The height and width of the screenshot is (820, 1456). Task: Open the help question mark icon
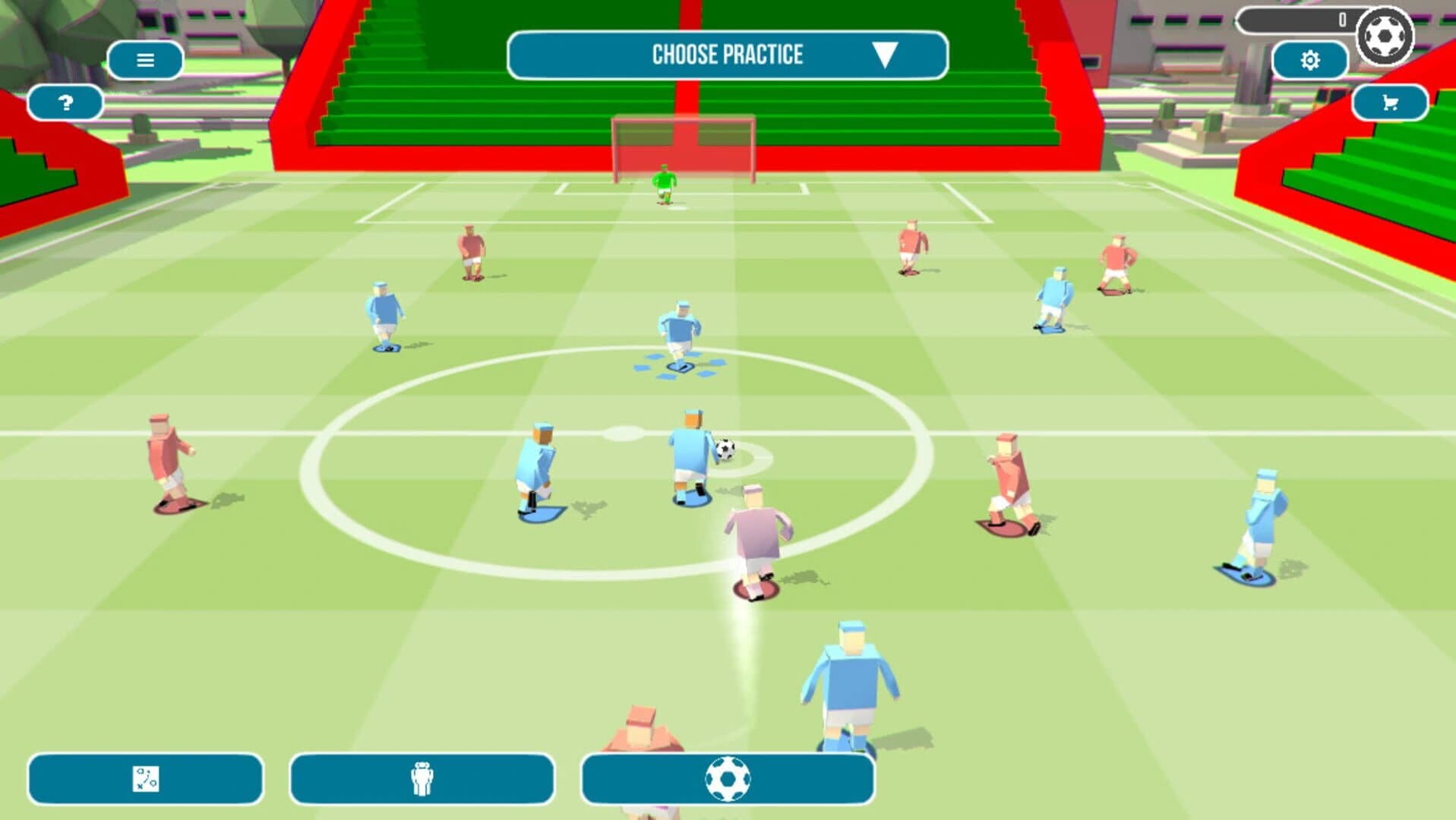(x=65, y=102)
